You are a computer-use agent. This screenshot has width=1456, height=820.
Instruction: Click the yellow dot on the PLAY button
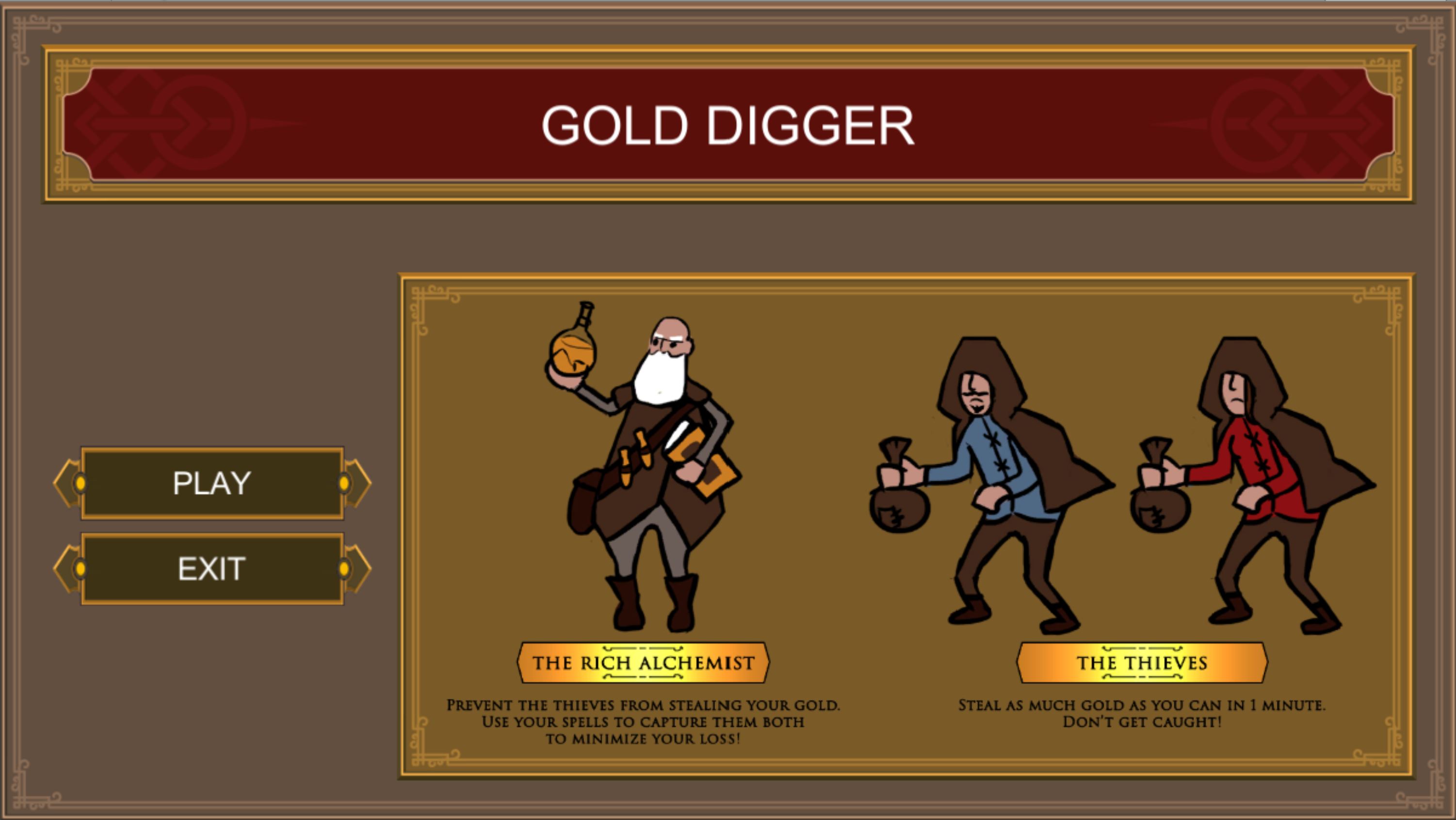pos(82,482)
